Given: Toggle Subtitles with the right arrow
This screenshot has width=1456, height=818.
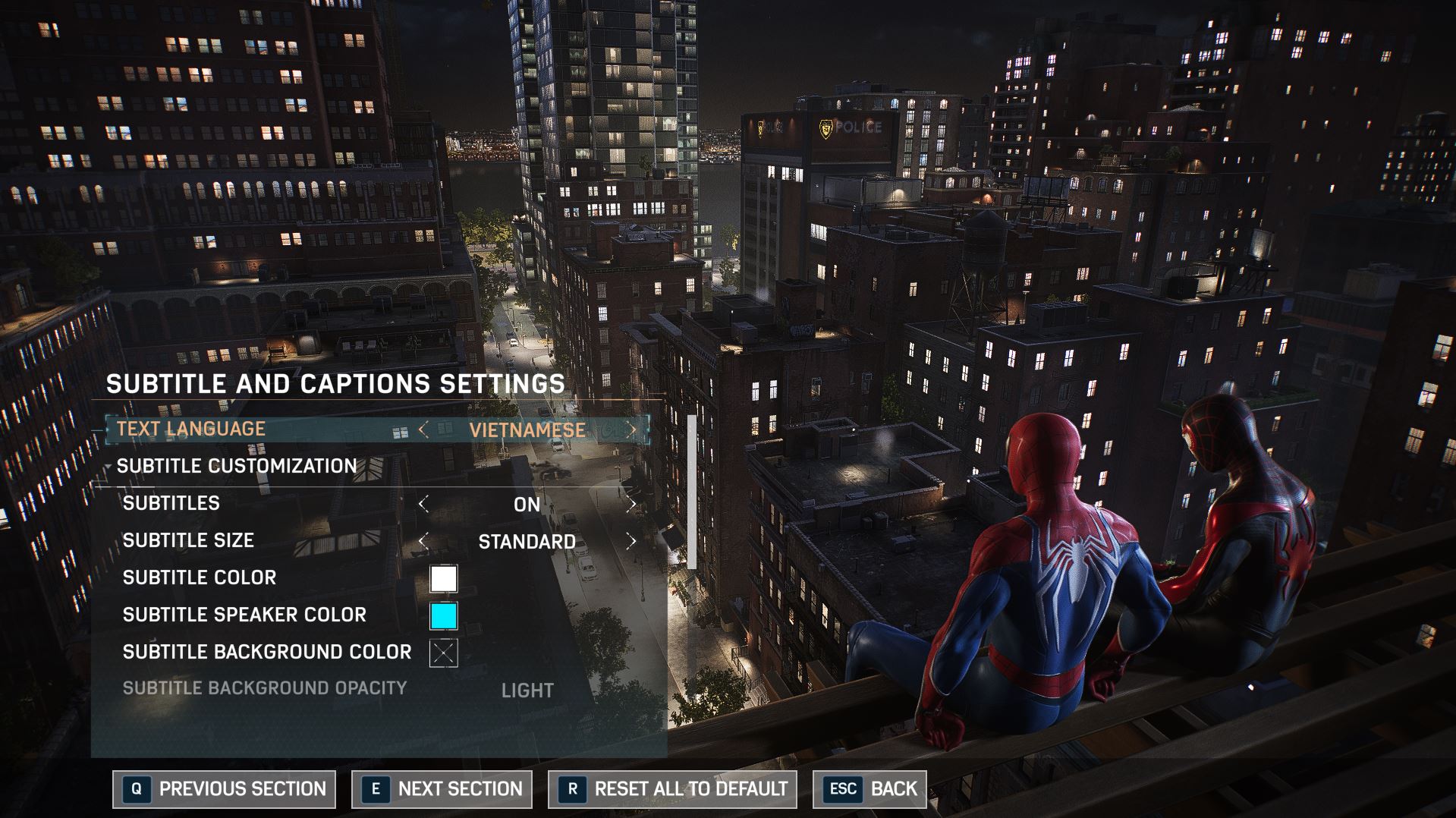Looking at the screenshot, I should (x=631, y=505).
